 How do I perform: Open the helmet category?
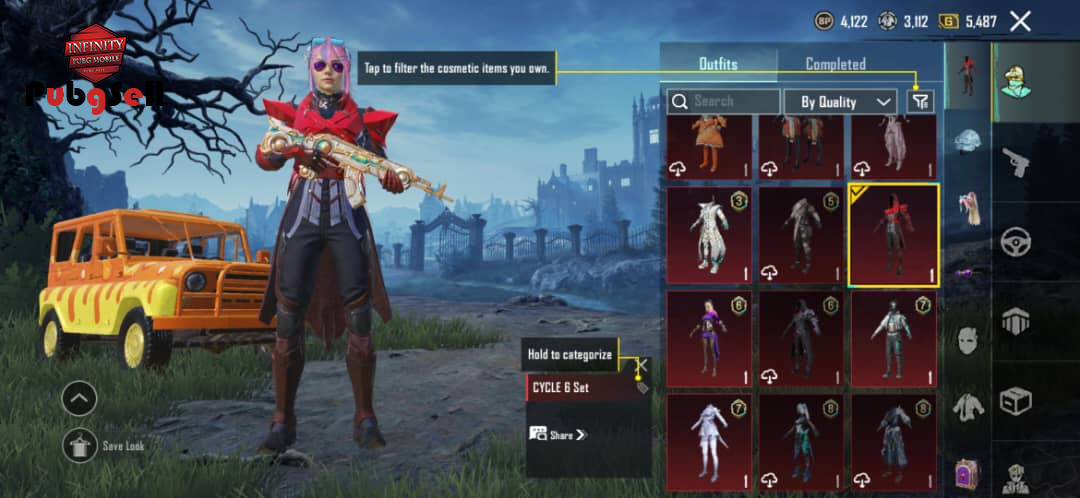tap(967, 142)
